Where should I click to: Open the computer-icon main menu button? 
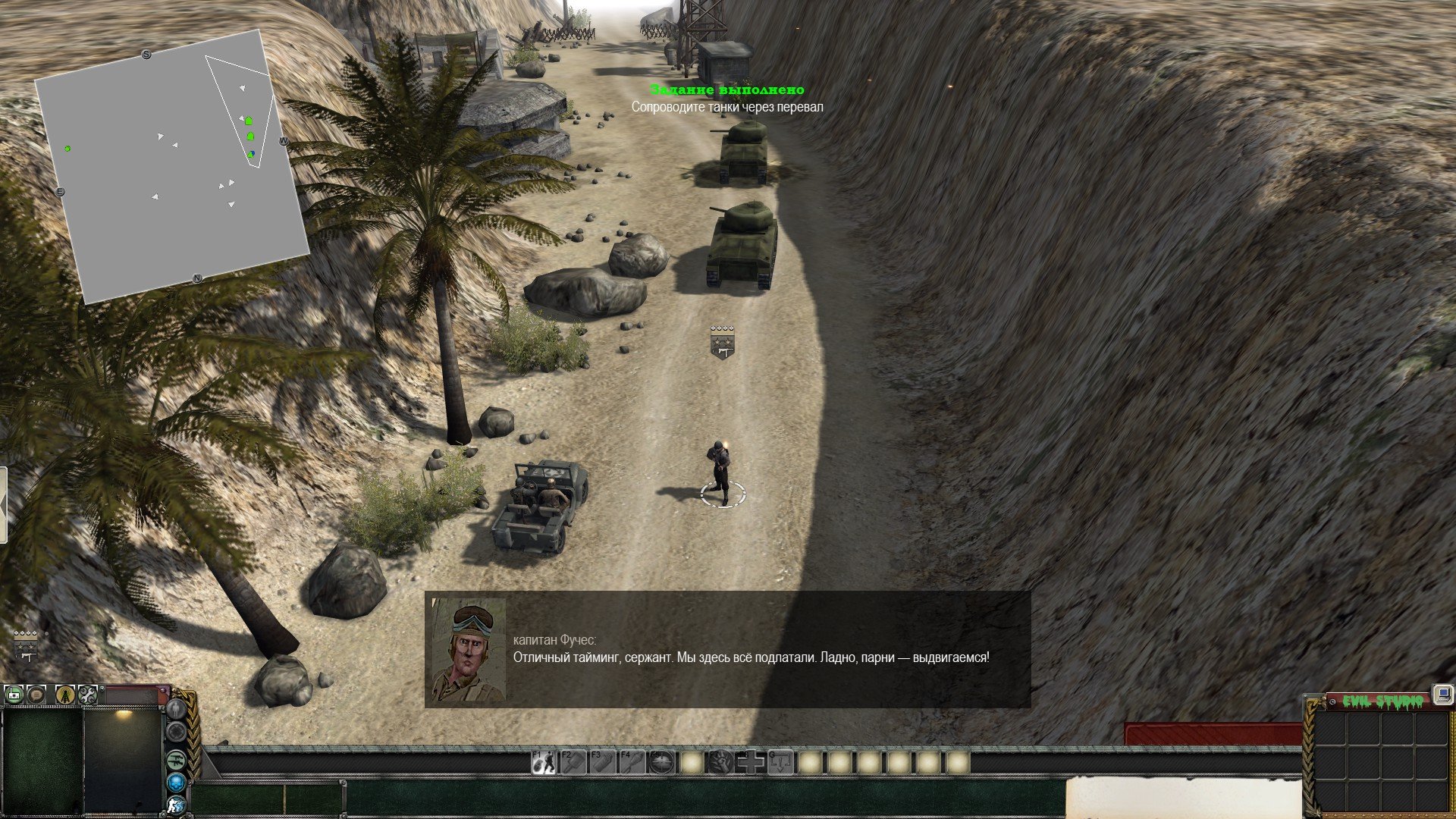(1442, 695)
